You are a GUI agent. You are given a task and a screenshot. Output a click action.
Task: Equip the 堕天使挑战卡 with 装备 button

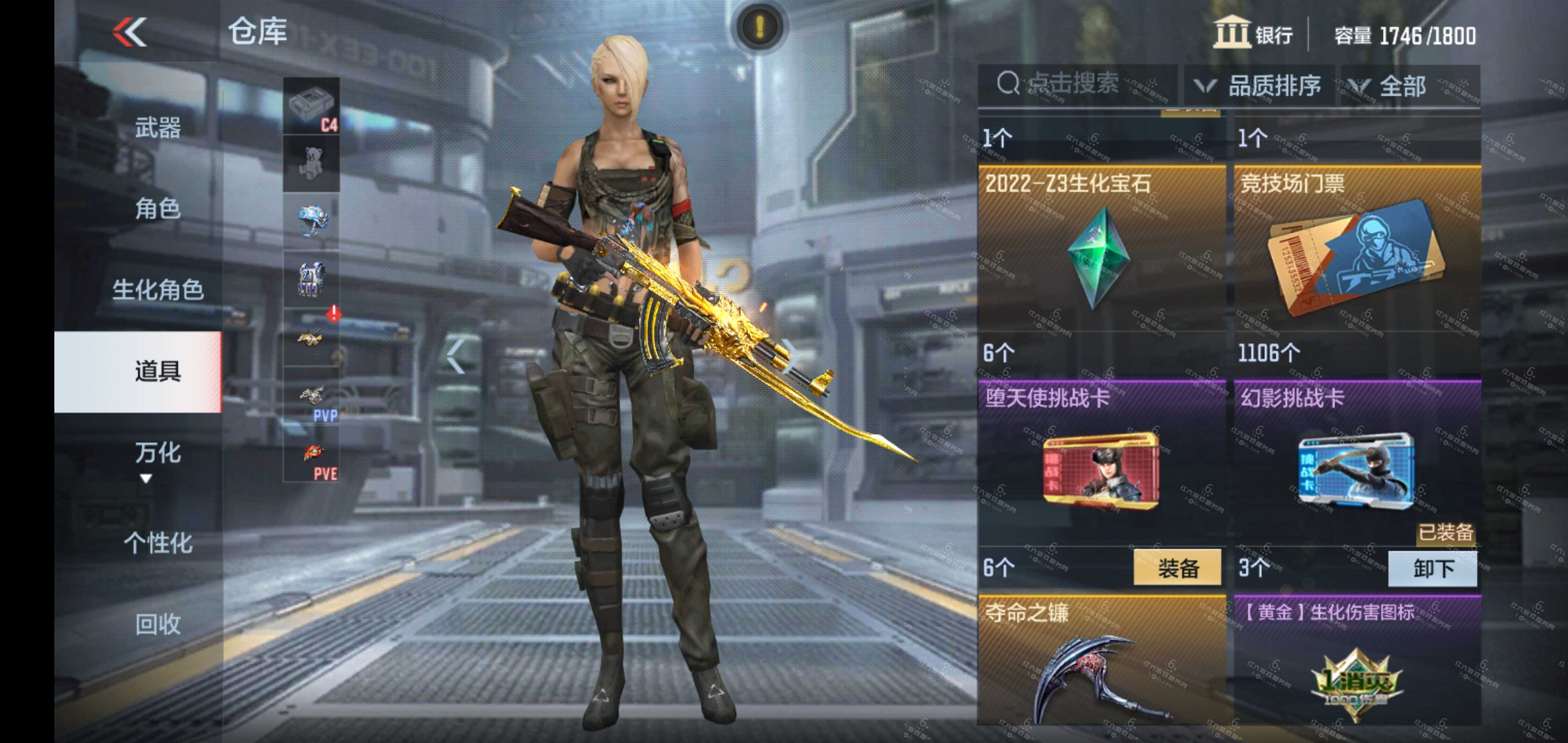[x=1177, y=568]
